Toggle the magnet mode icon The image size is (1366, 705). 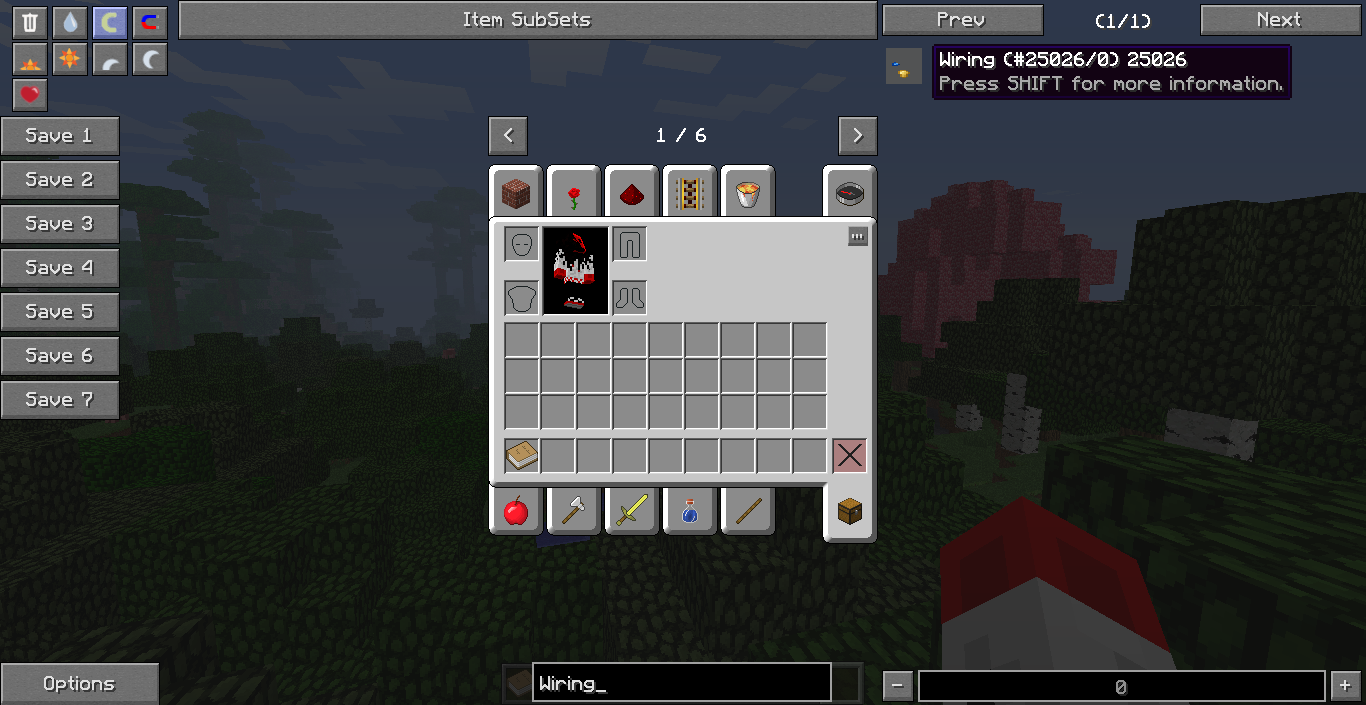[x=150, y=23]
